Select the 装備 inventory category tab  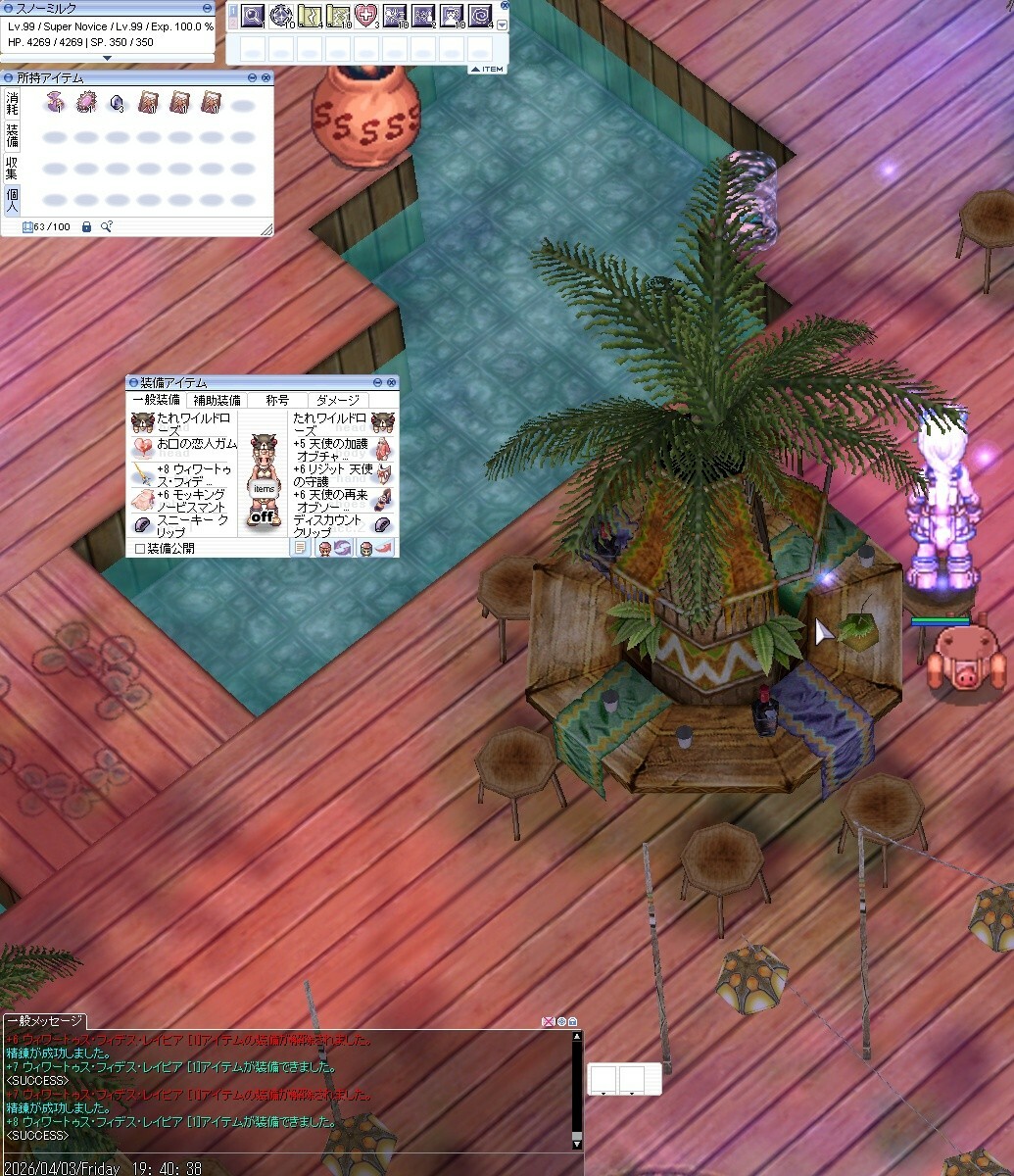12,135
